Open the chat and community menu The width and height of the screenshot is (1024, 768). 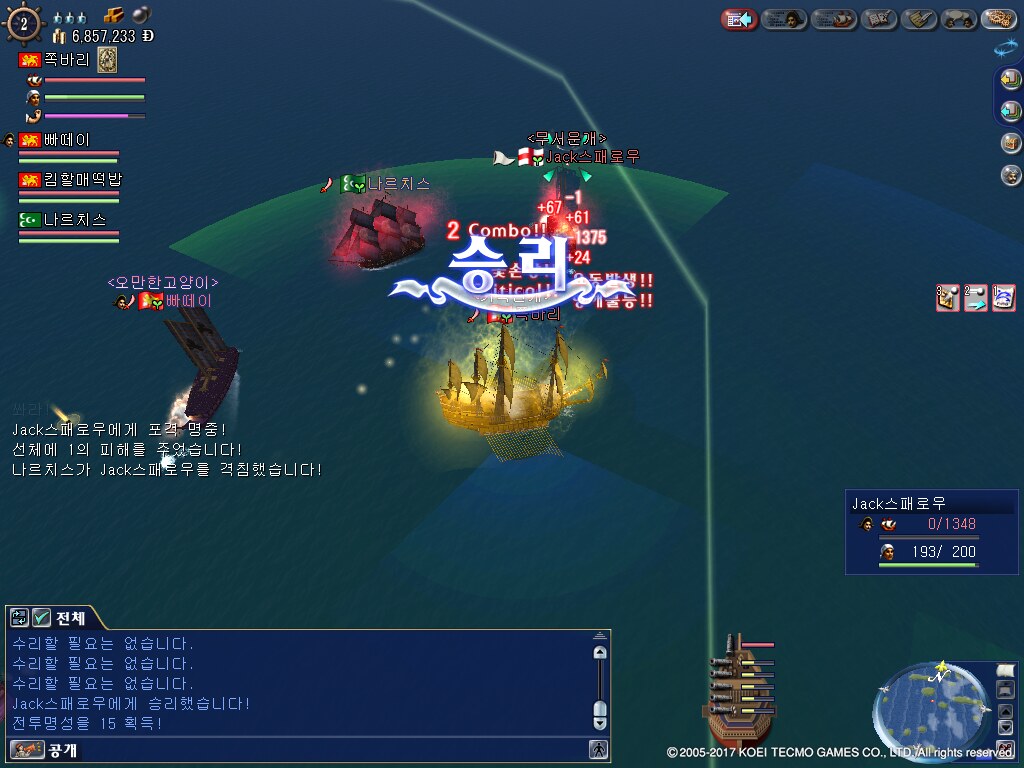[x=958, y=19]
